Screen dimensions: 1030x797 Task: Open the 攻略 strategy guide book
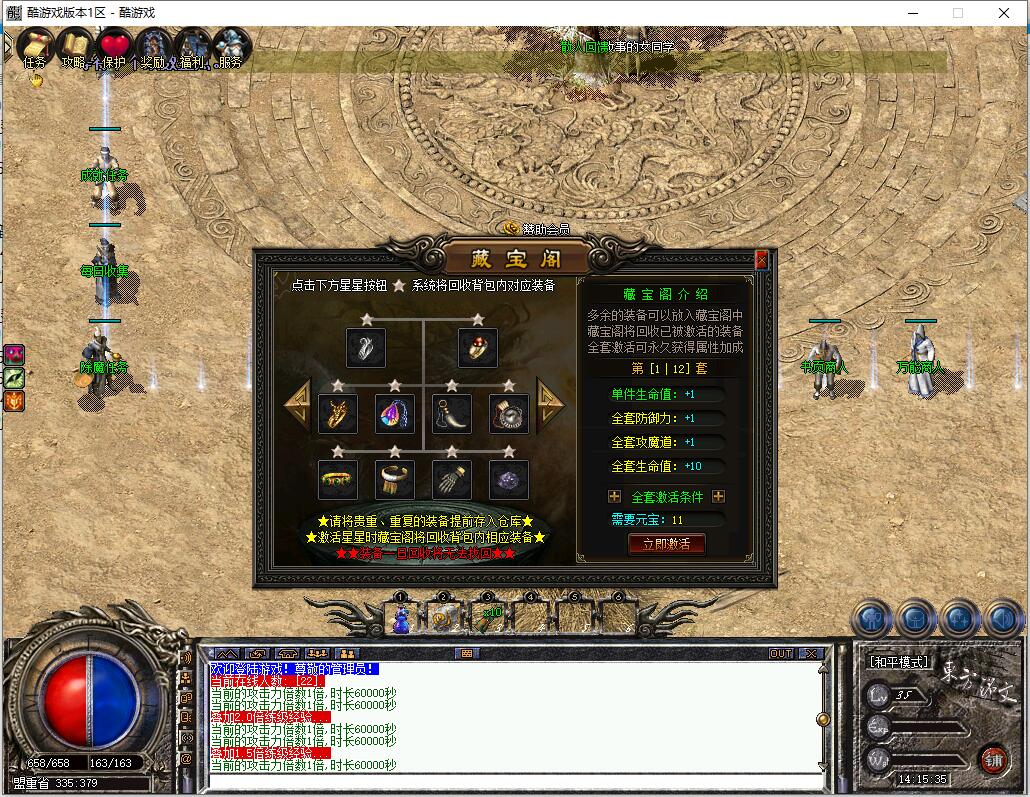click(x=74, y=47)
